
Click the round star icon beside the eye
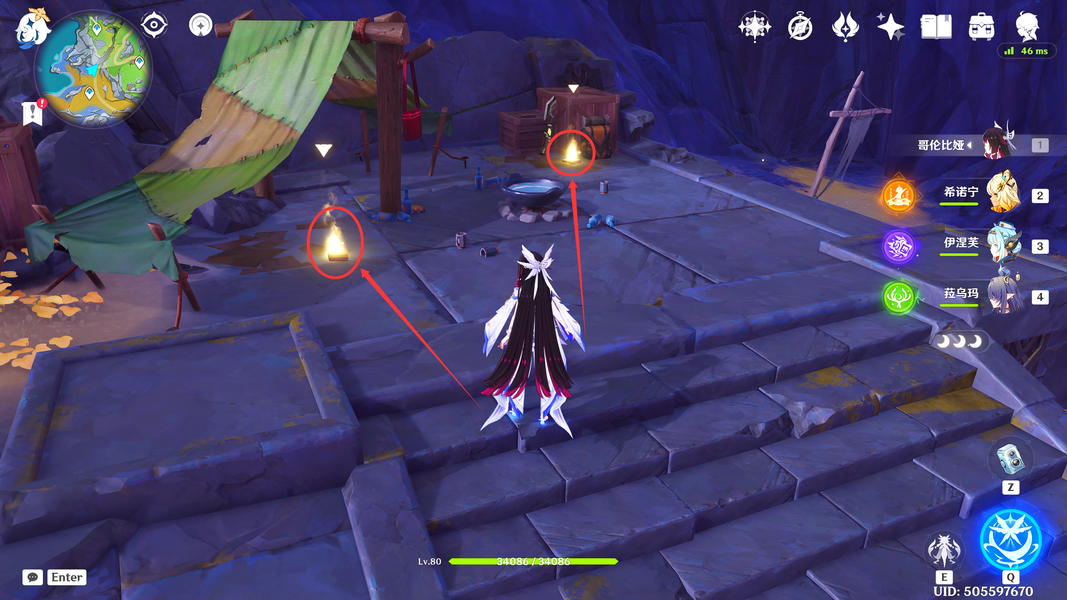pyautogui.click(x=201, y=24)
